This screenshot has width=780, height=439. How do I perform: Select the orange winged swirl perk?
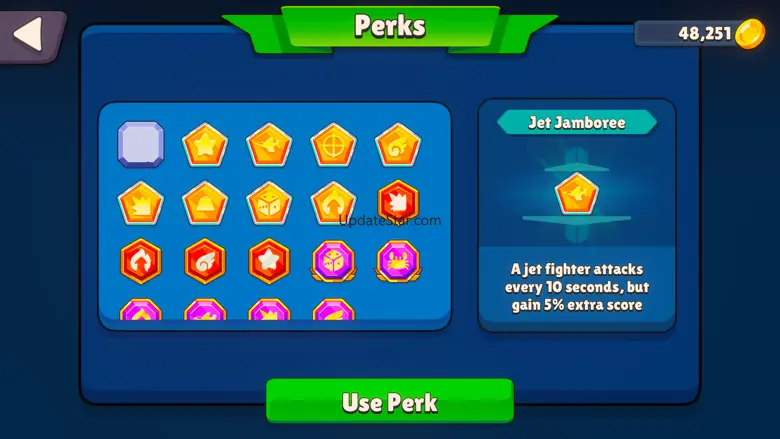(x=397, y=145)
